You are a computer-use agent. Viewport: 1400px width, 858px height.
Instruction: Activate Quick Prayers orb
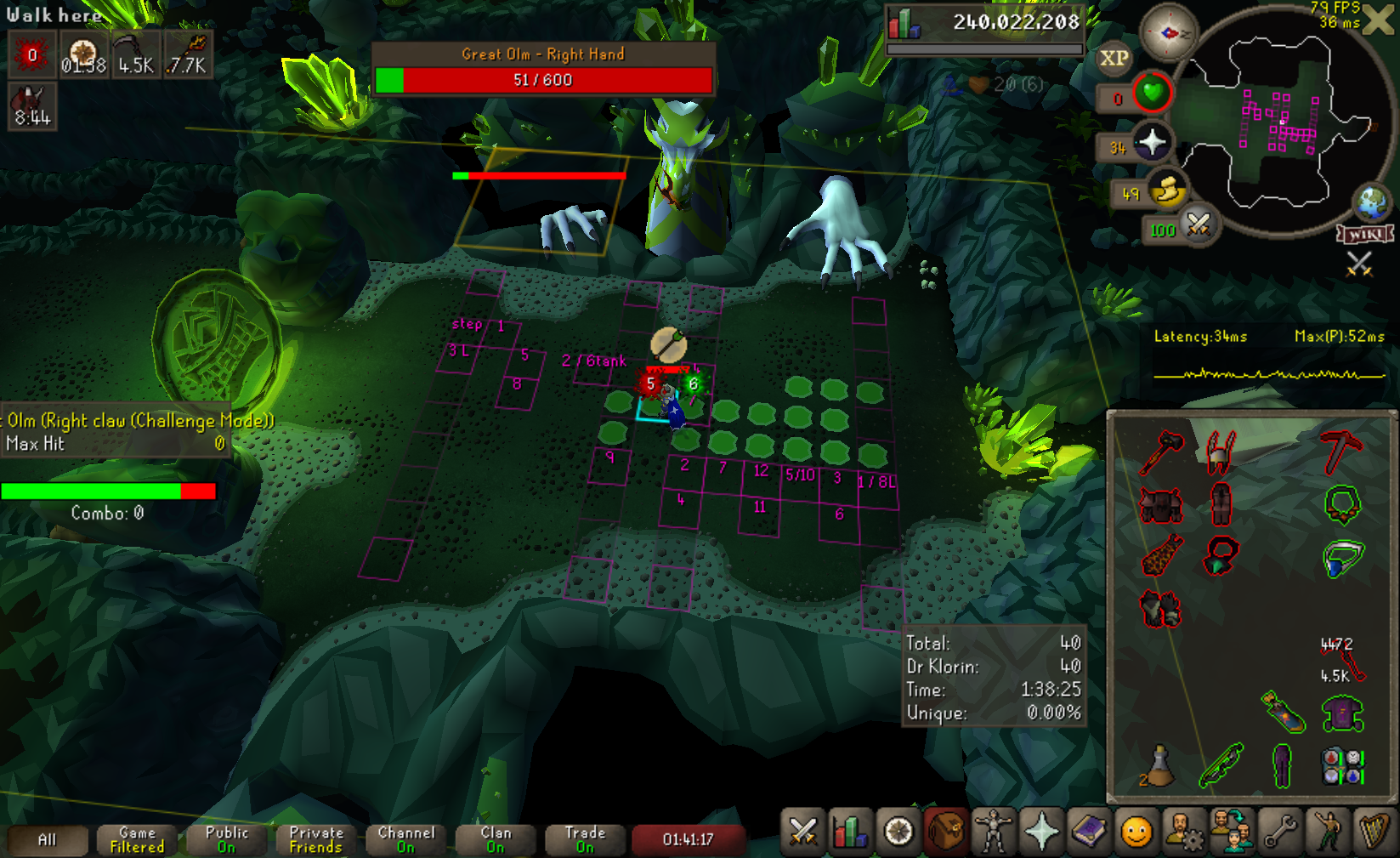click(x=1152, y=142)
